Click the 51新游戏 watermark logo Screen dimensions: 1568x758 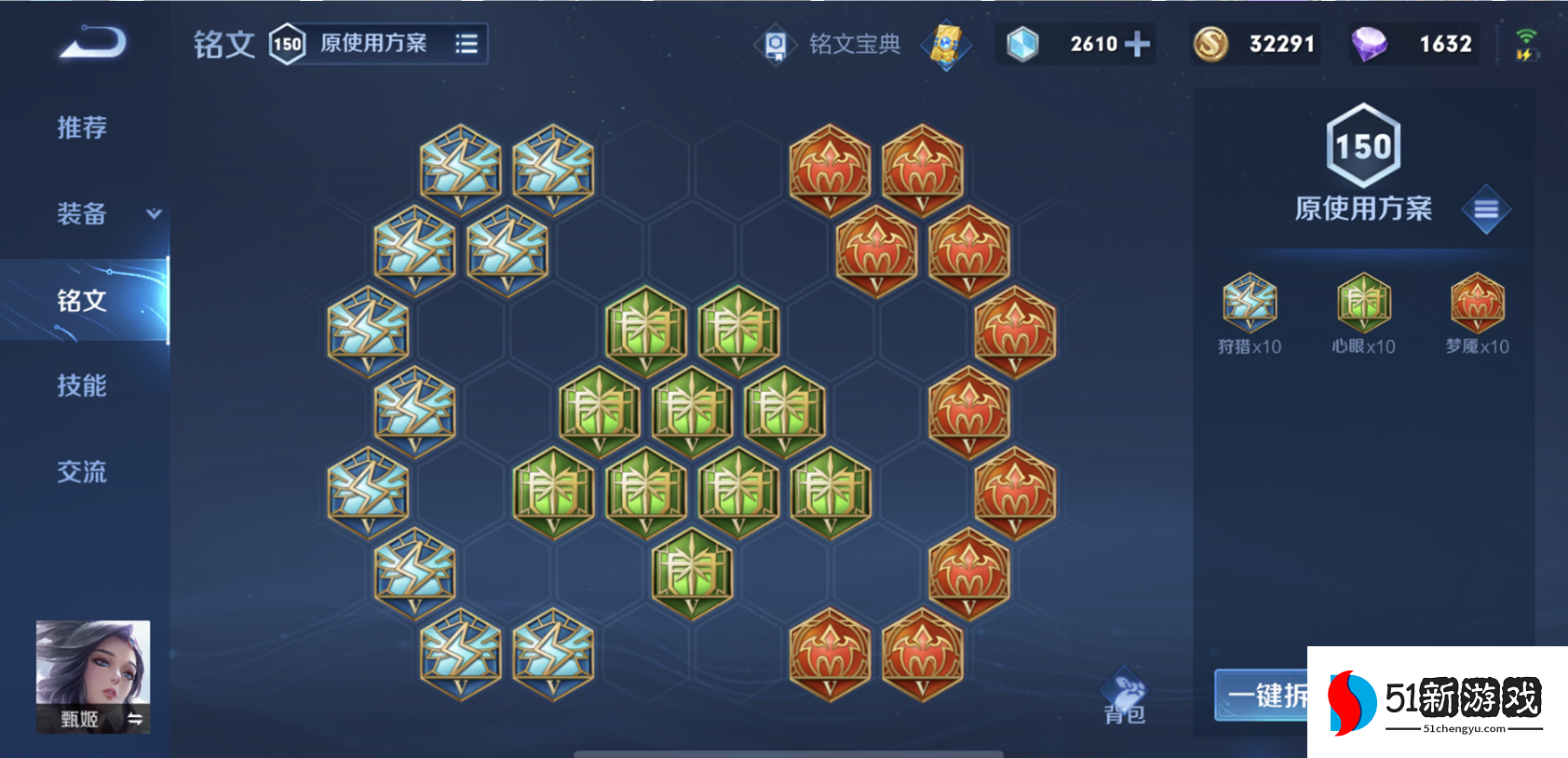tap(1438, 702)
